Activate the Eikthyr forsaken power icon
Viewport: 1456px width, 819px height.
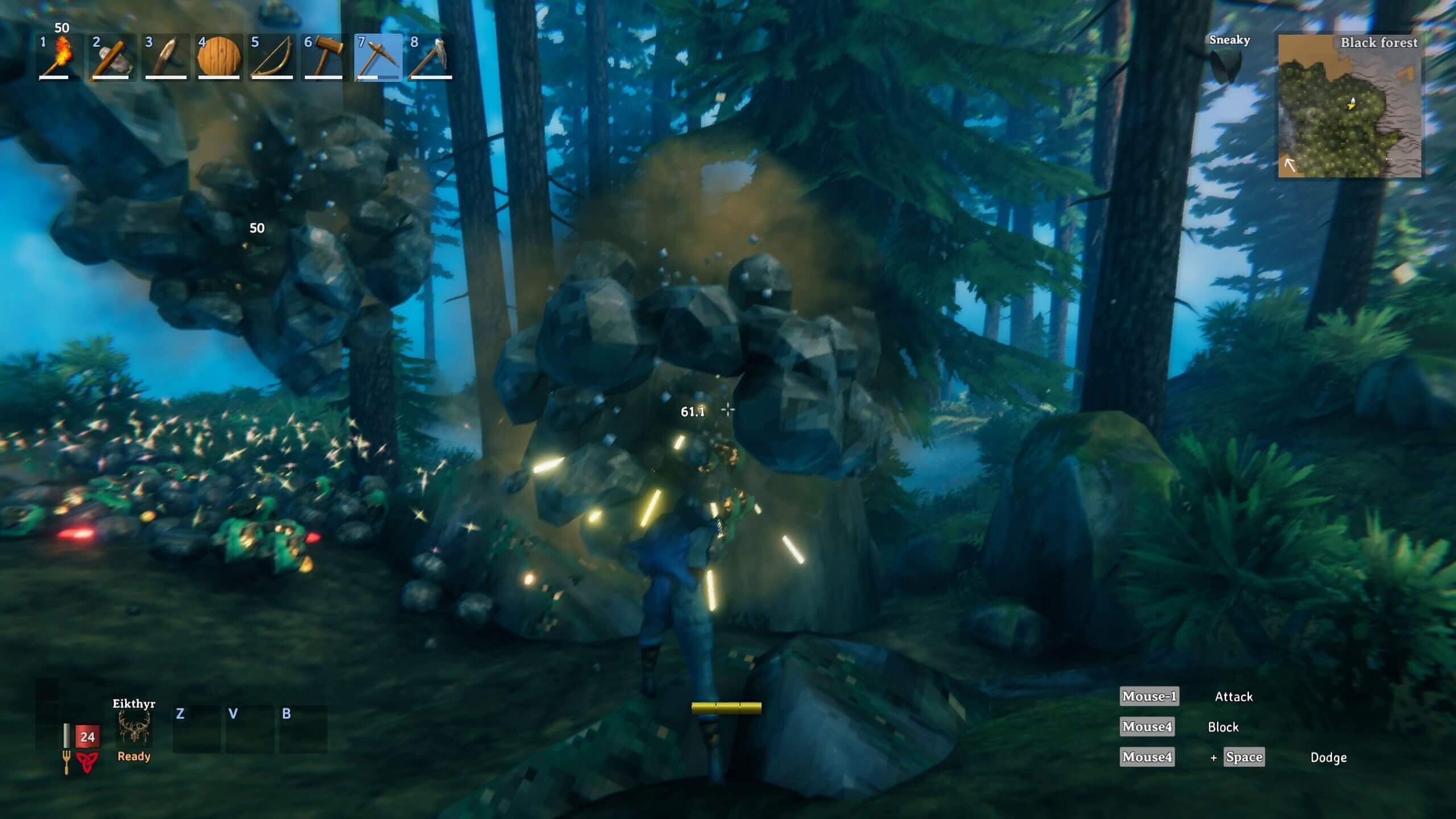pyautogui.click(x=134, y=729)
